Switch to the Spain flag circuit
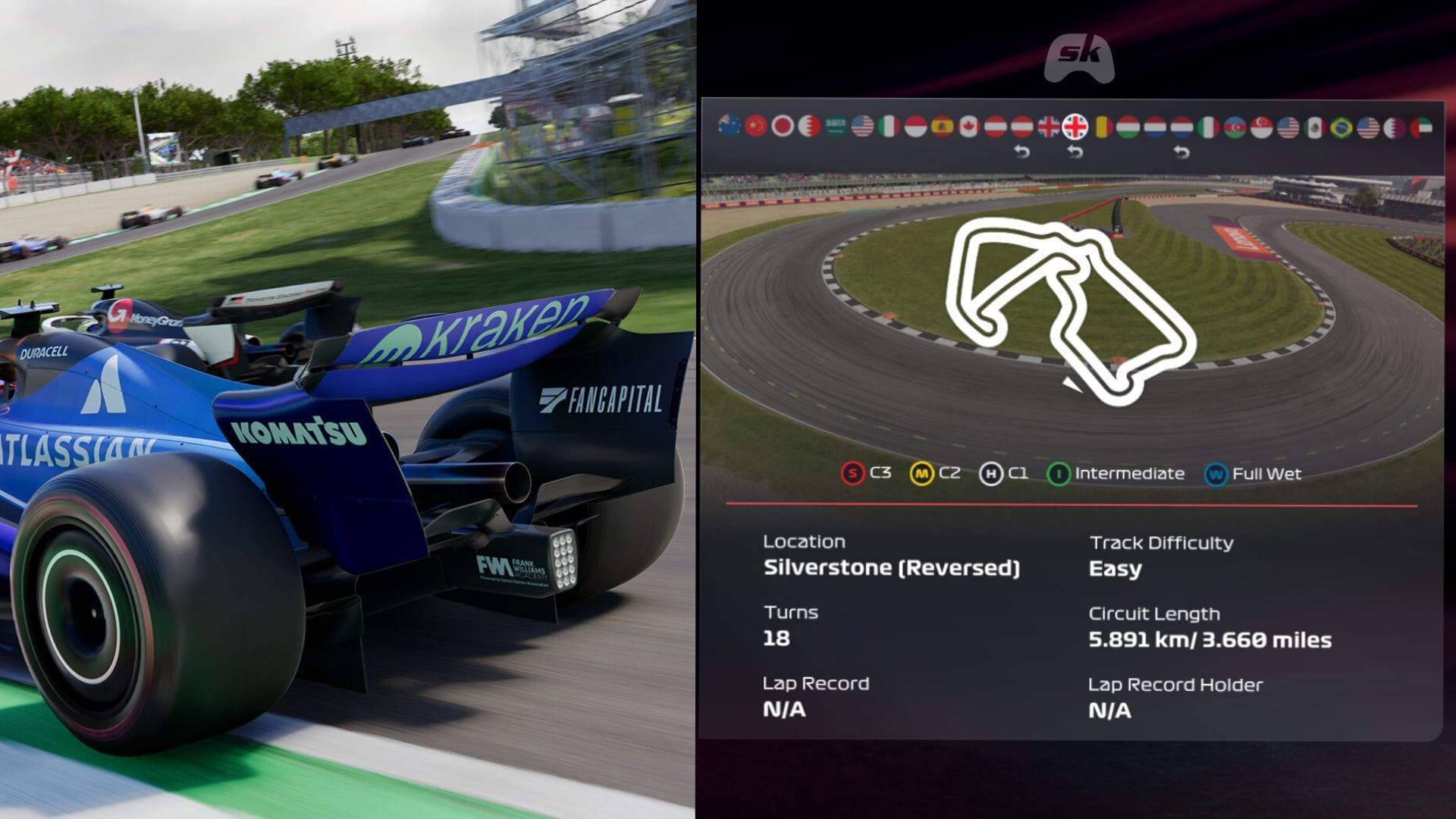1456x819 pixels. pos(942,126)
